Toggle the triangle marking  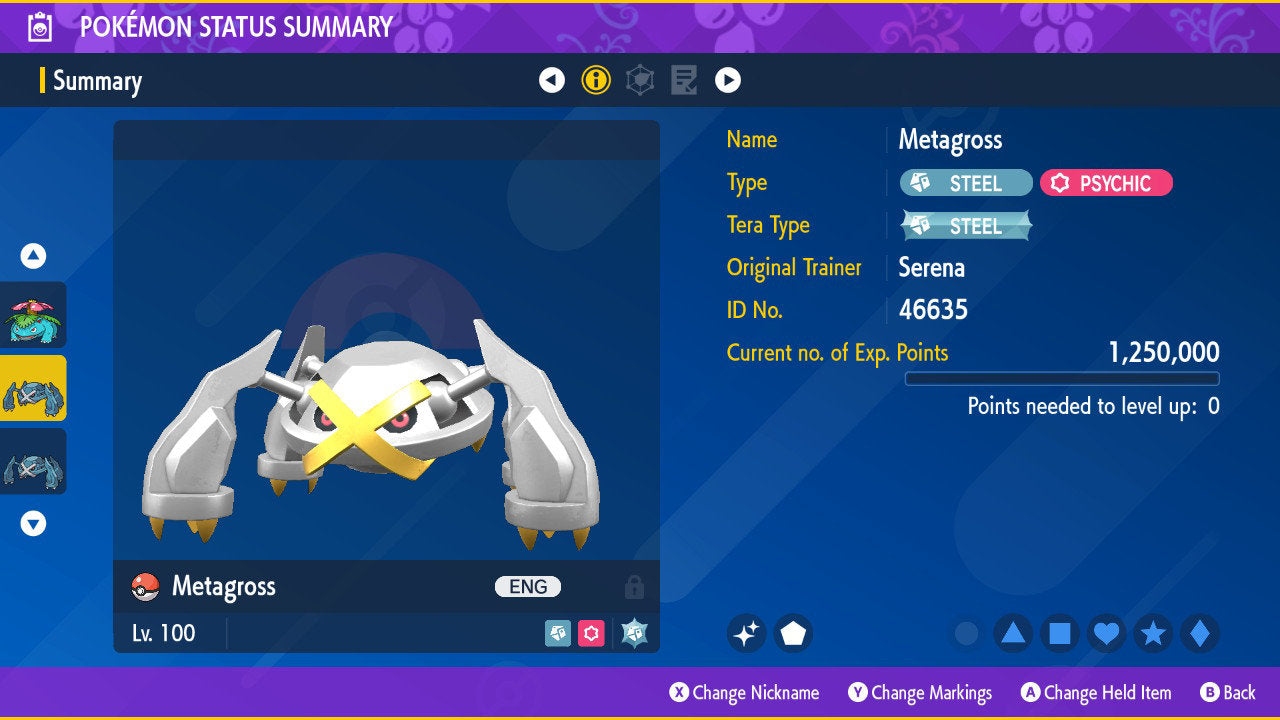click(1013, 633)
